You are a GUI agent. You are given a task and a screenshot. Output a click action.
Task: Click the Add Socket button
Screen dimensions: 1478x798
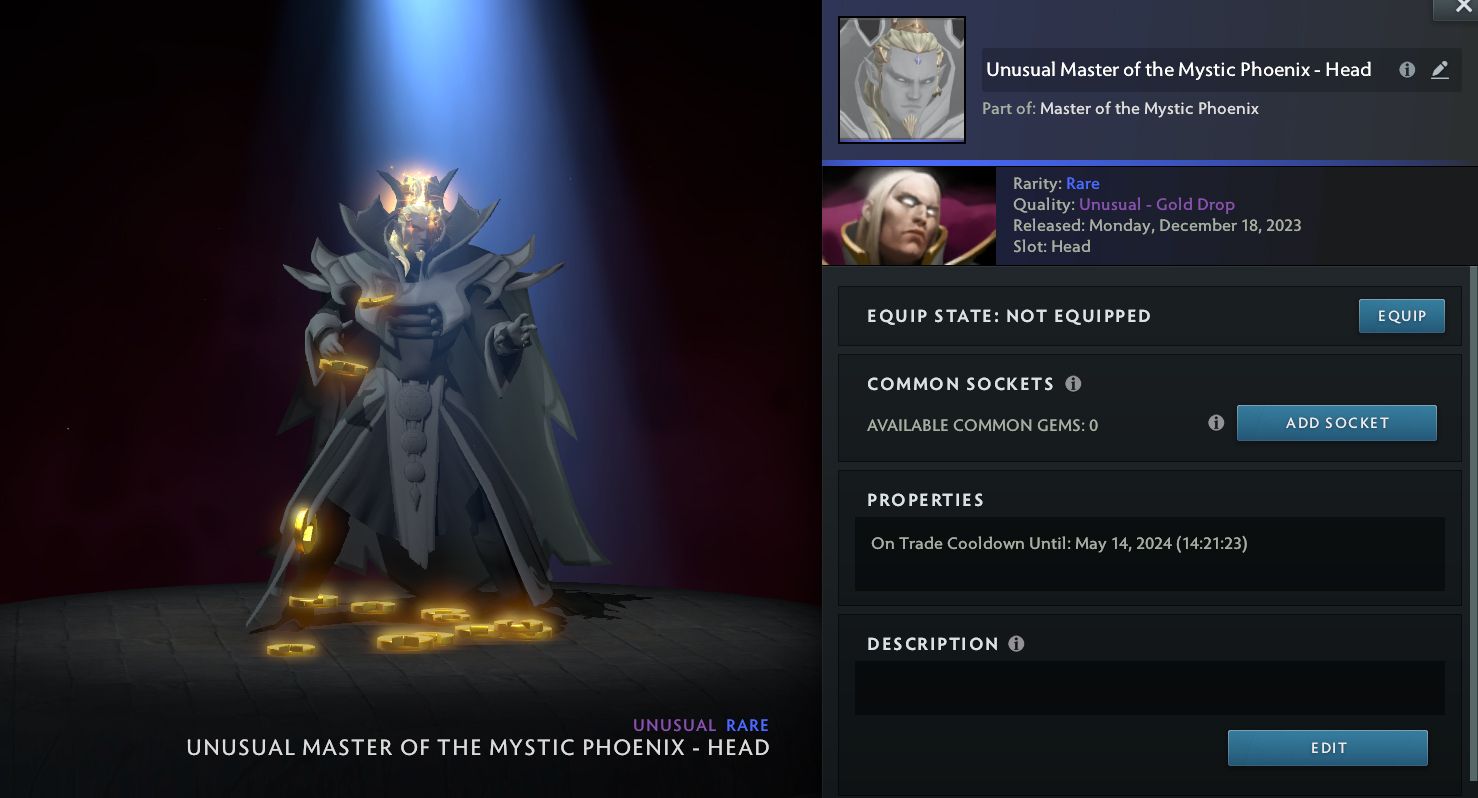tap(1336, 423)
